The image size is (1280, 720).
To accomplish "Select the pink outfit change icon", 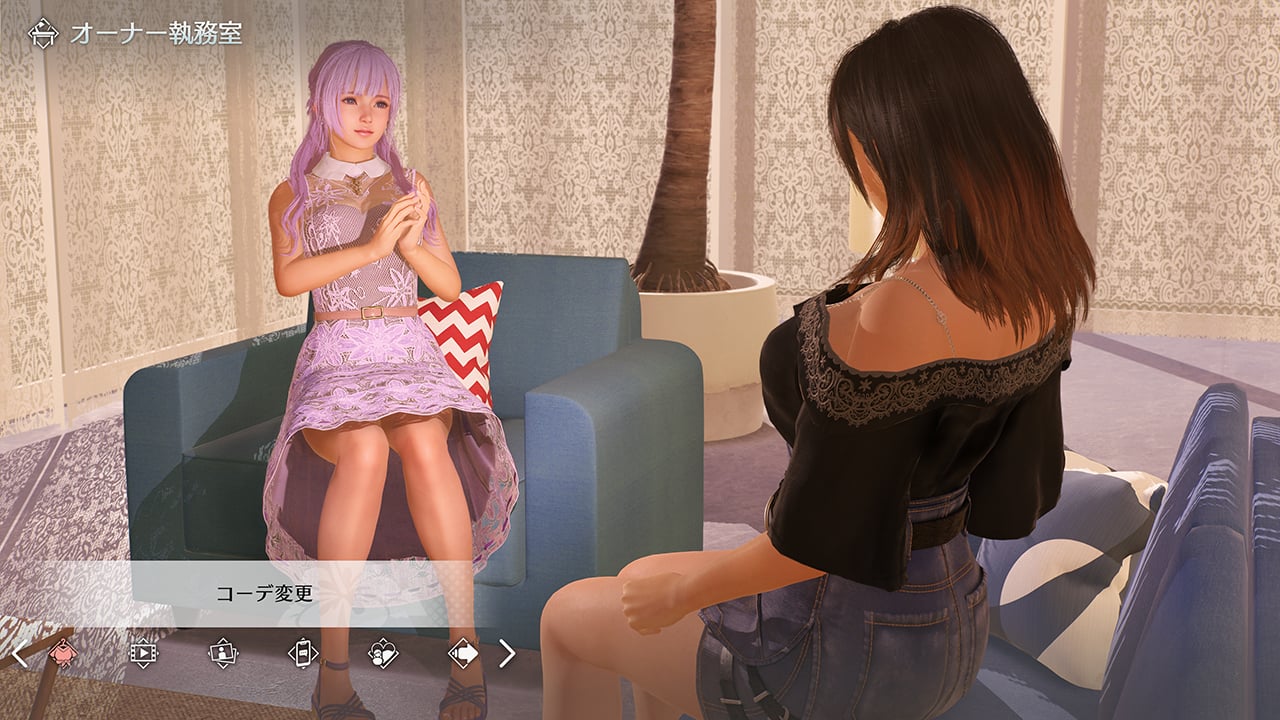I will [x=62, y=653].
